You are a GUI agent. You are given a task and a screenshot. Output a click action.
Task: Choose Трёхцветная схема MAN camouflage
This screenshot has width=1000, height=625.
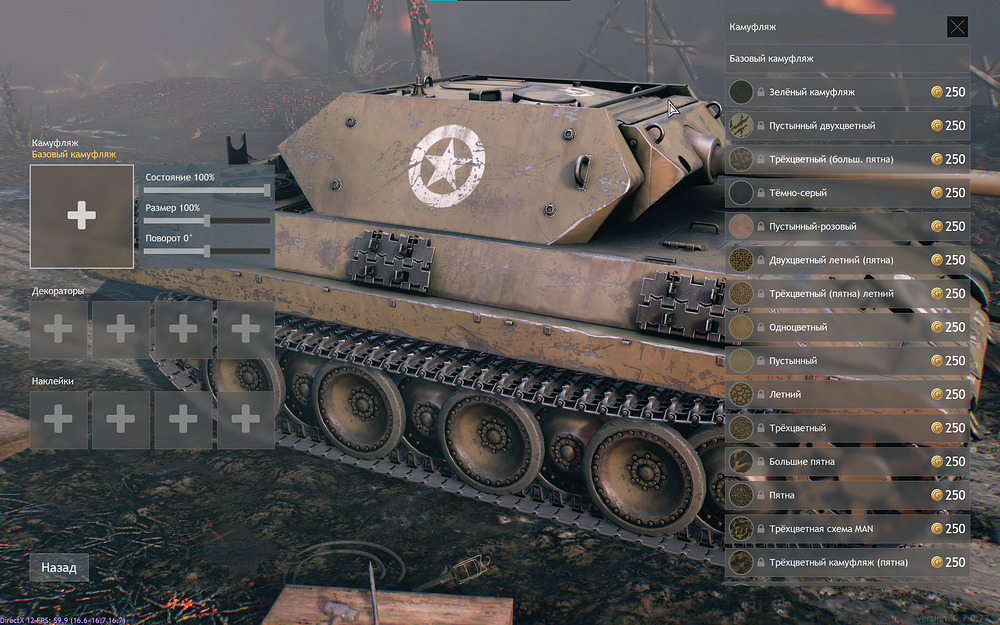[x=847, y=528]
